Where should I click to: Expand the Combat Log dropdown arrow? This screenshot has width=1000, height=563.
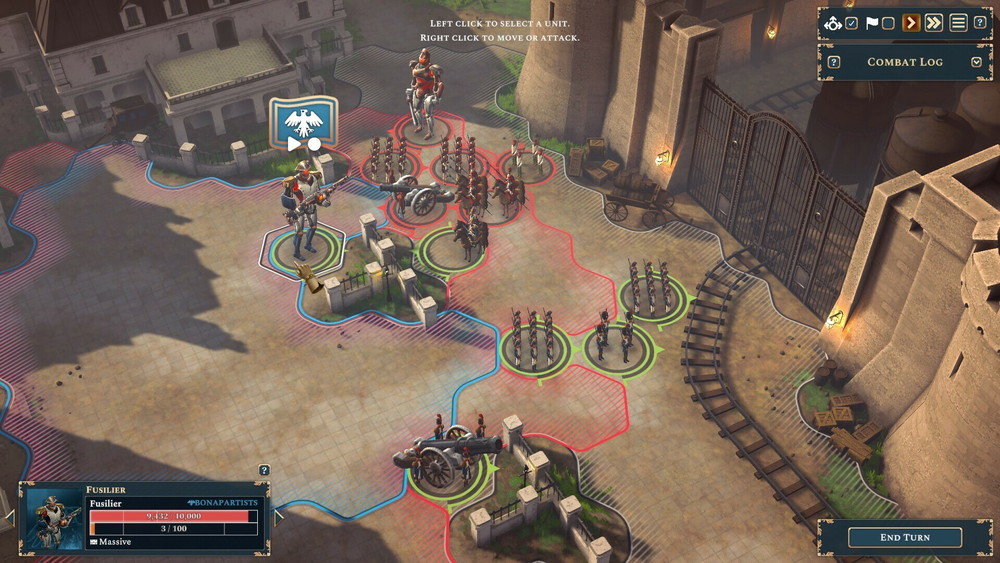tap(976, 62)
